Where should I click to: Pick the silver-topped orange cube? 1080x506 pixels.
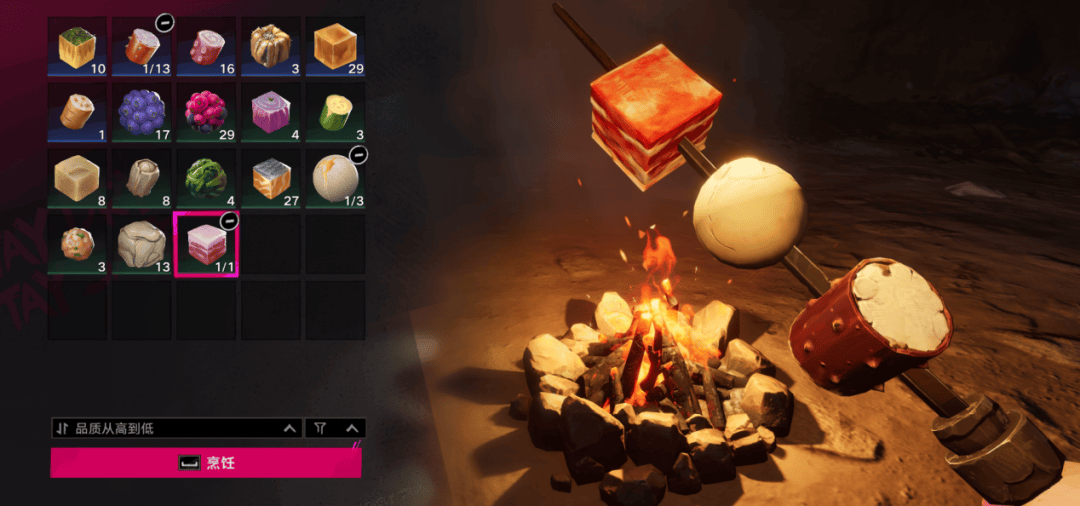tap(270, 177)
